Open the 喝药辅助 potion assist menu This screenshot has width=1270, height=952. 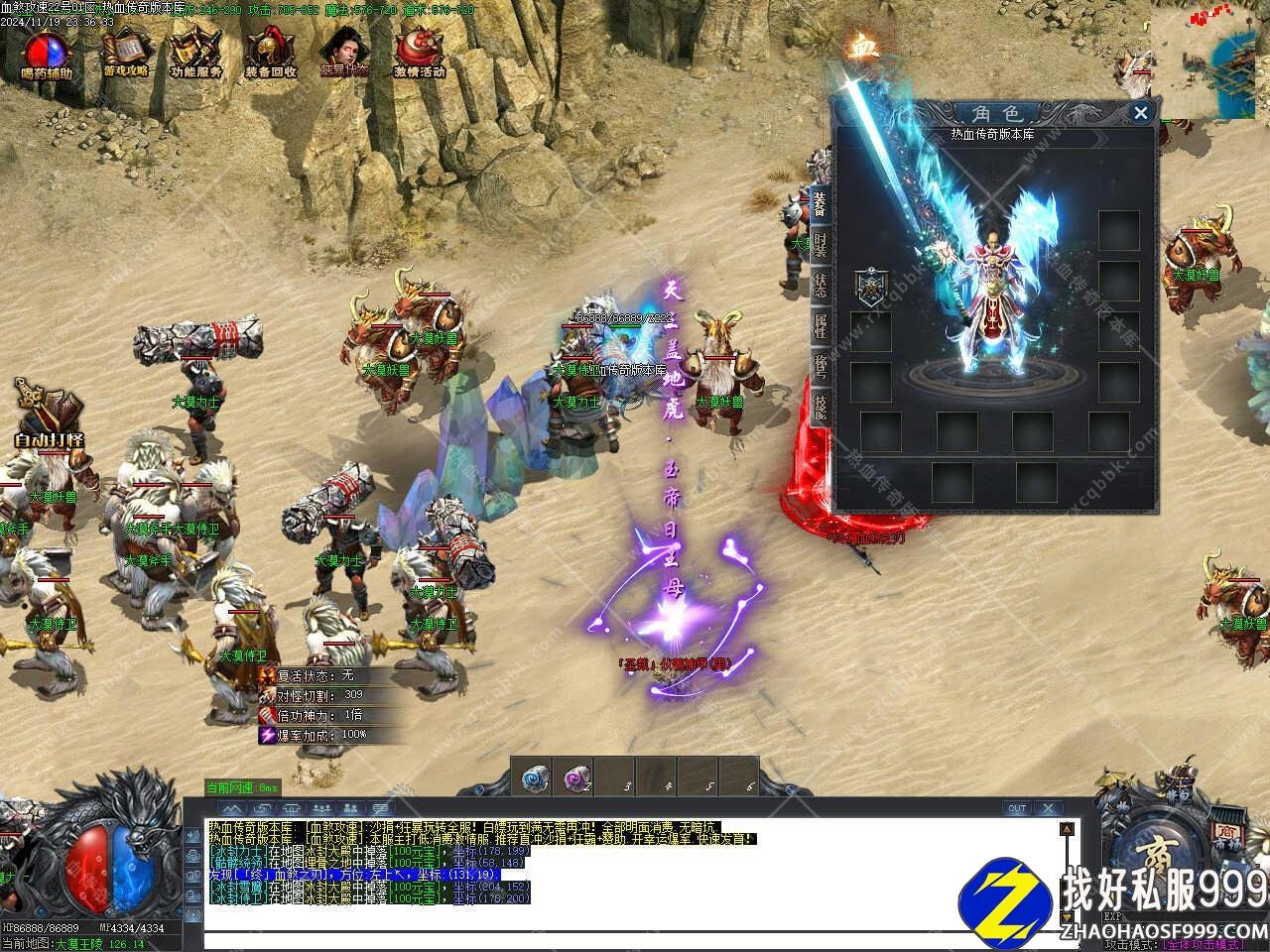[x=47, y=54]
